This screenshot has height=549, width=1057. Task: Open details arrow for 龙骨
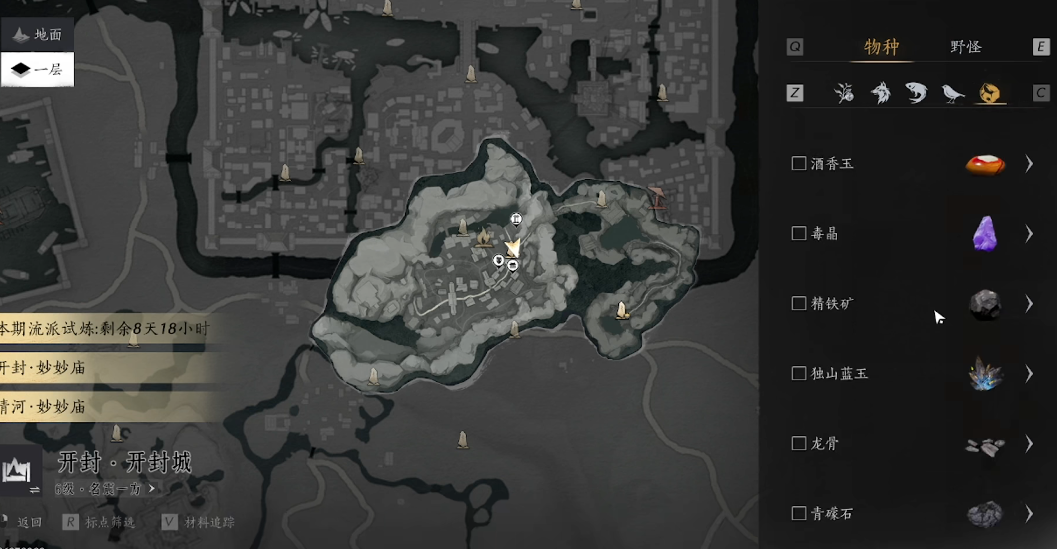(x=1028, y=443)
